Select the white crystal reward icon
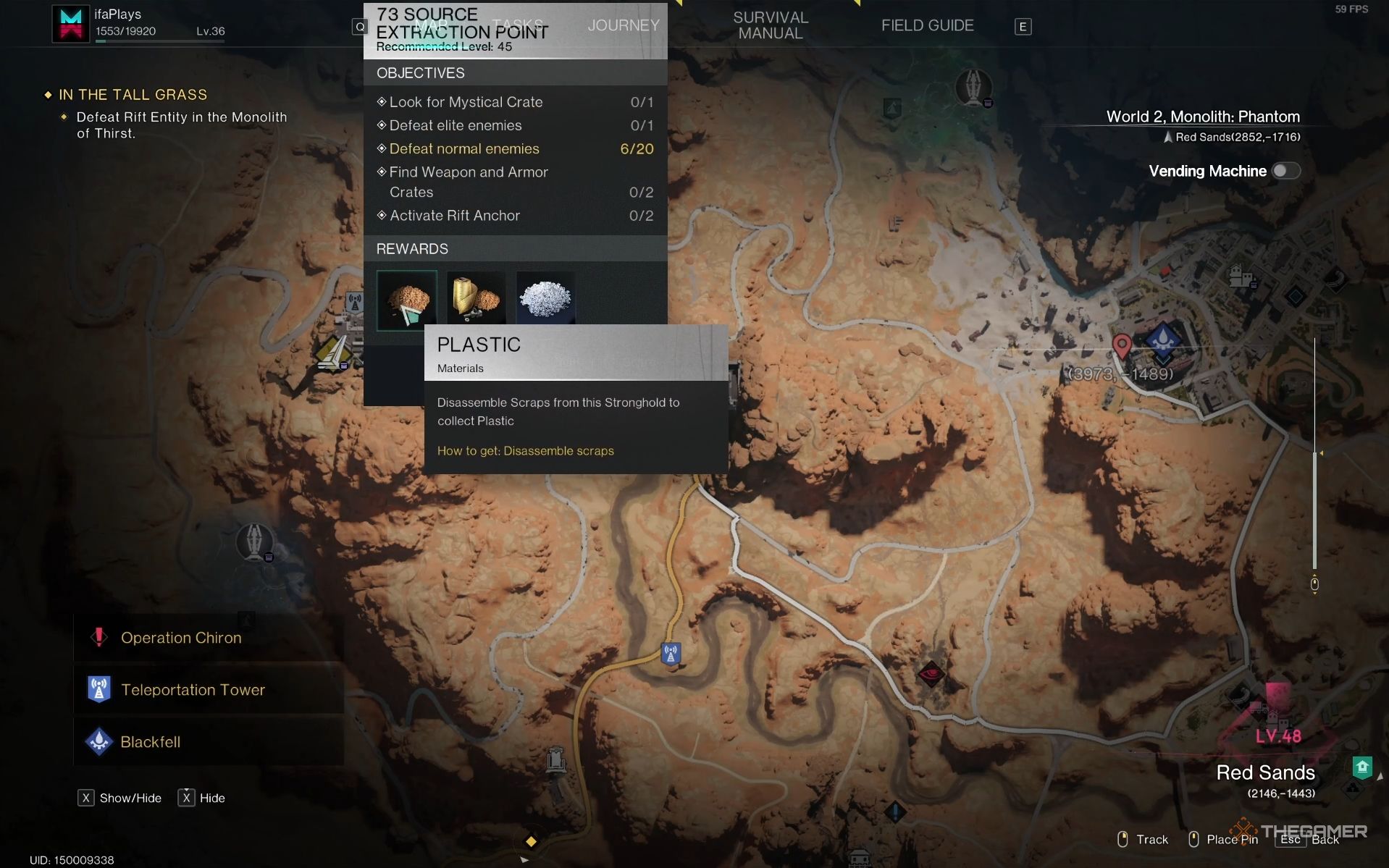 [545, 298]
